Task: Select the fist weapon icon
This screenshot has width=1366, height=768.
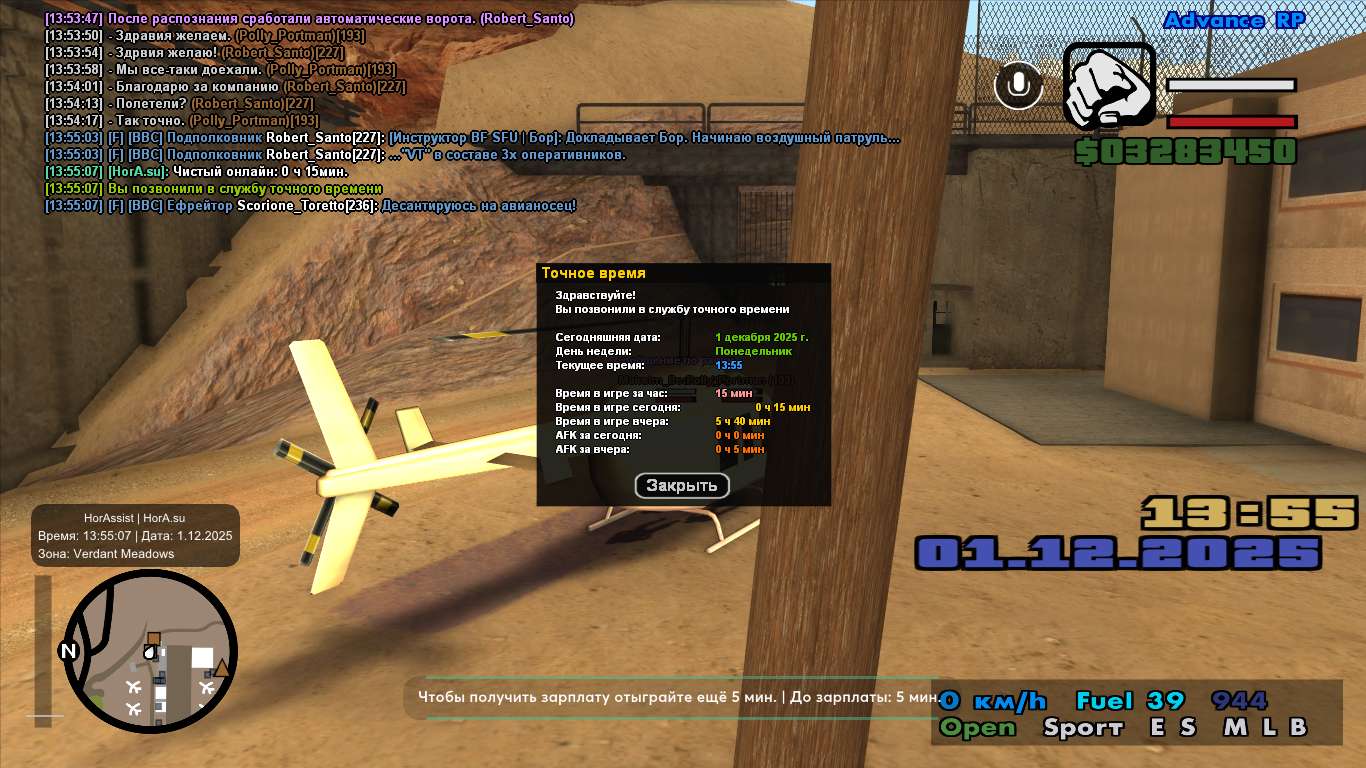Action: [x=1108, y=86]
